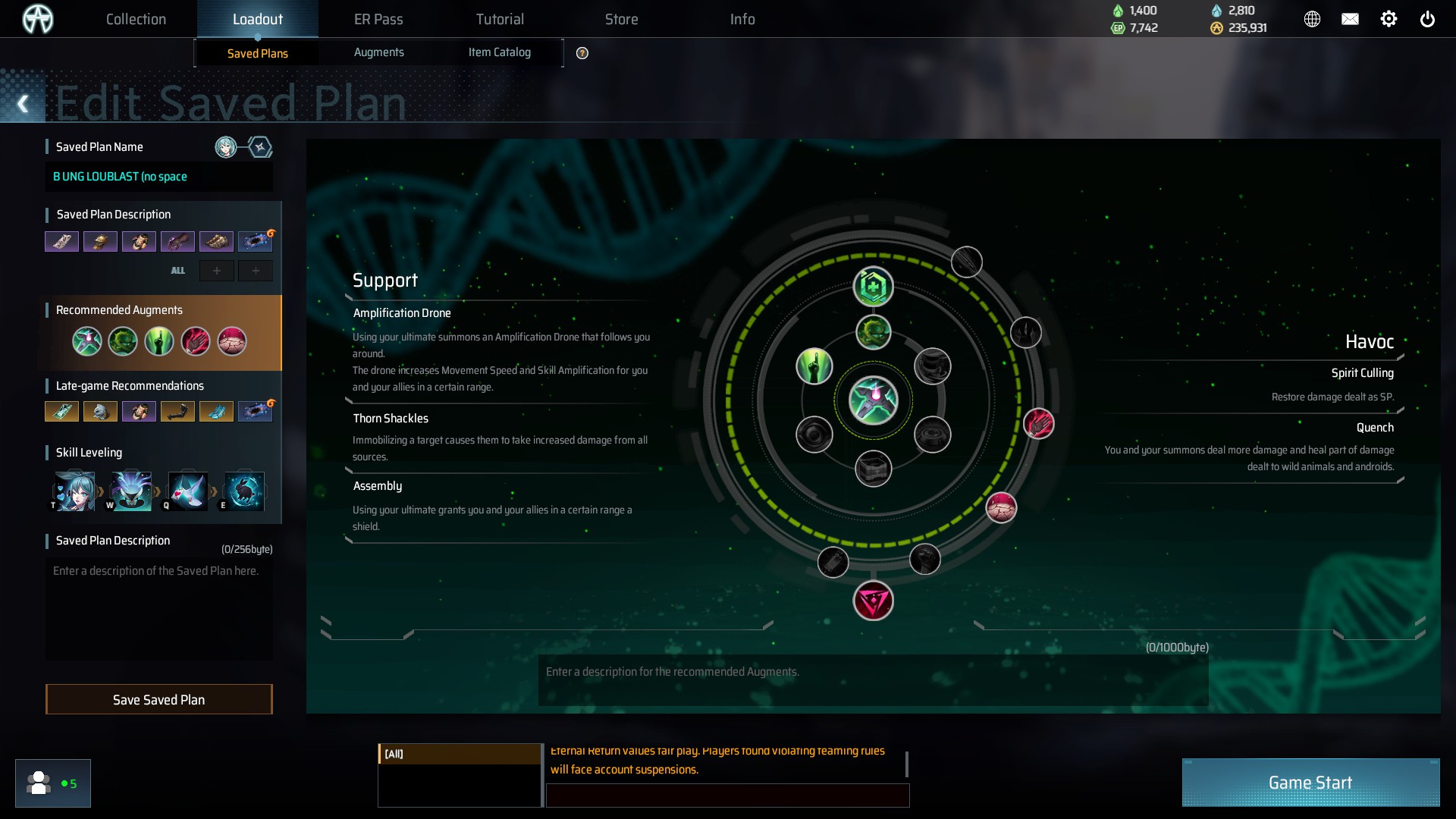The image size is (1456, 819).
Task: Open the Tutorial tab
Action: coord(500,19)
